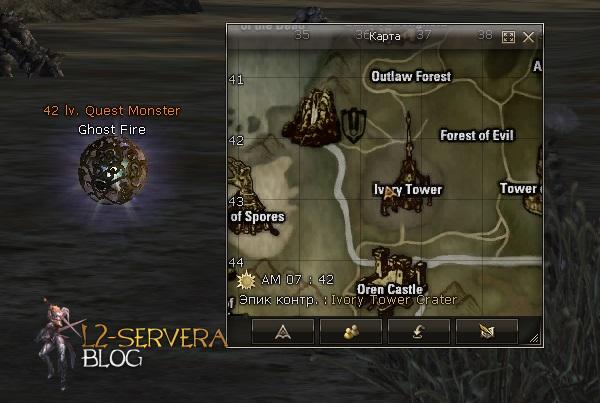
Task: Maximize the map window
Action: click(x=508, y=37)
